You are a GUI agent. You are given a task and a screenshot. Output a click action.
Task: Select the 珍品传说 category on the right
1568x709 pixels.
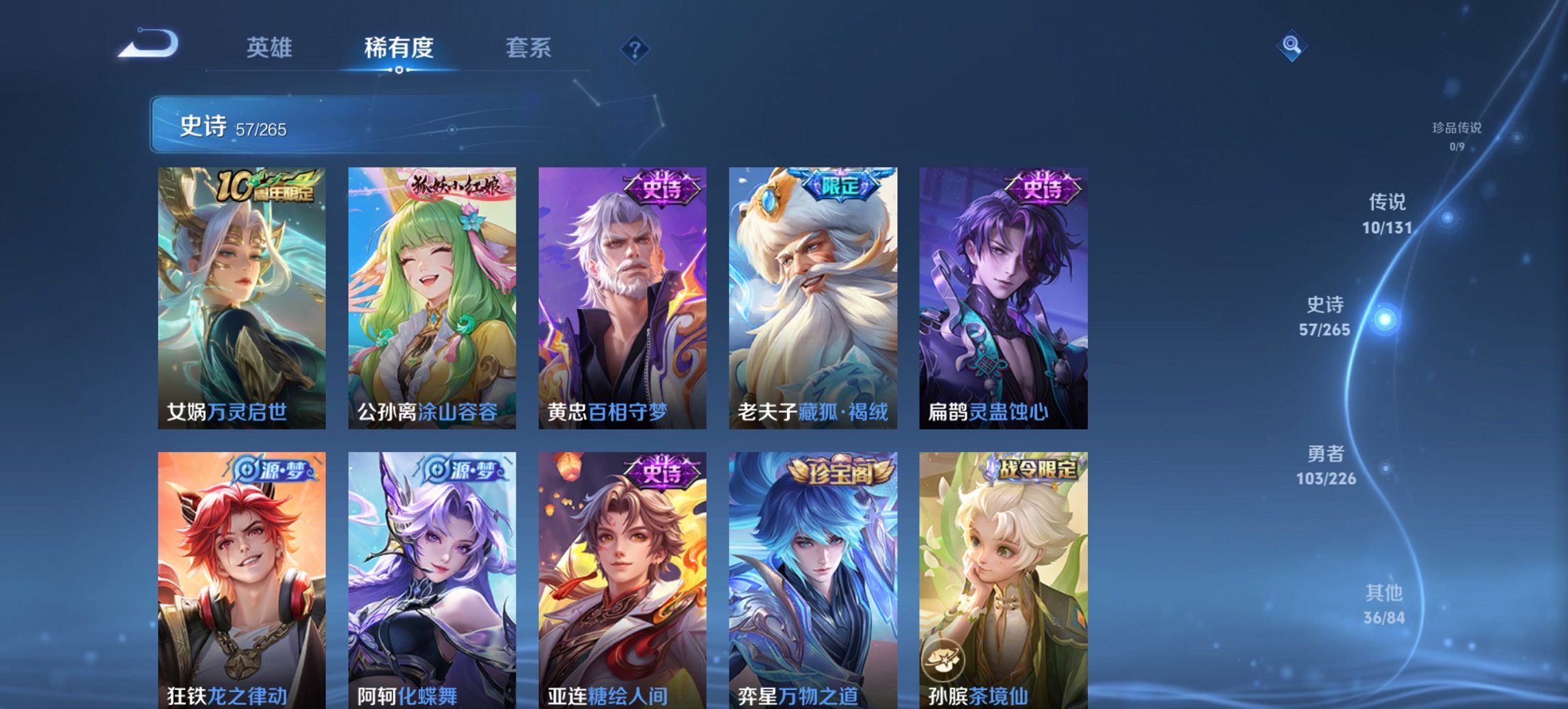click(1457, 134)
